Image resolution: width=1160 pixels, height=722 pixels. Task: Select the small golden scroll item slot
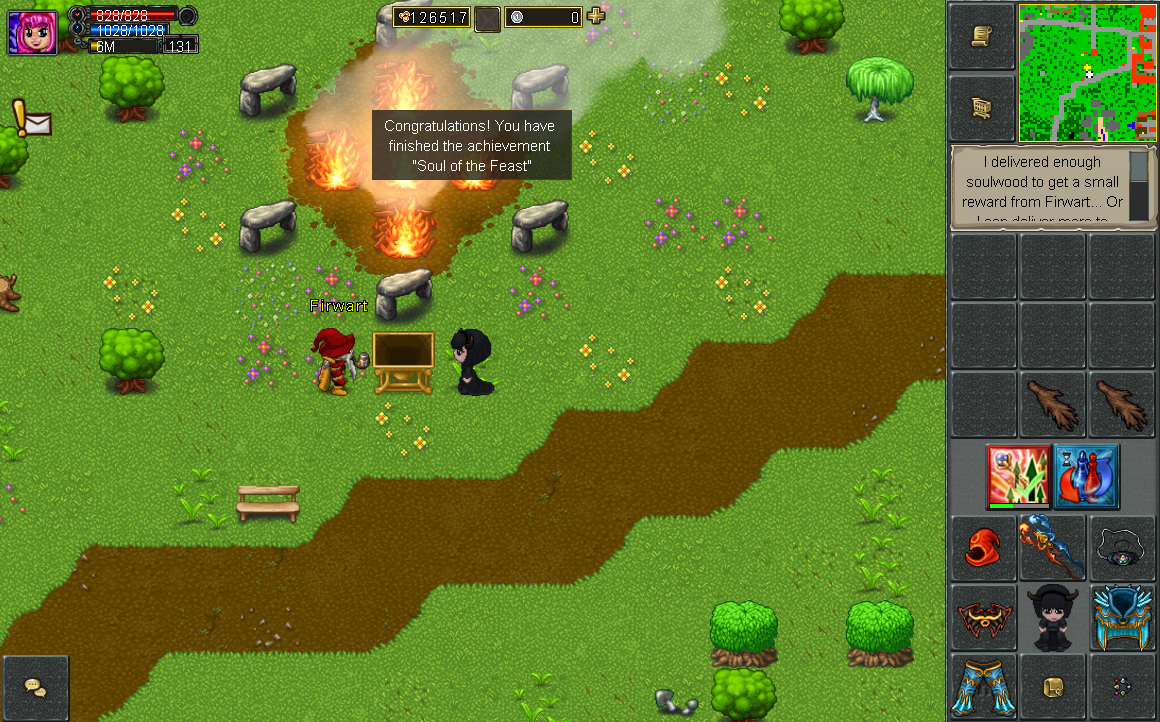pyautogui.click(x=1052, y=686)
